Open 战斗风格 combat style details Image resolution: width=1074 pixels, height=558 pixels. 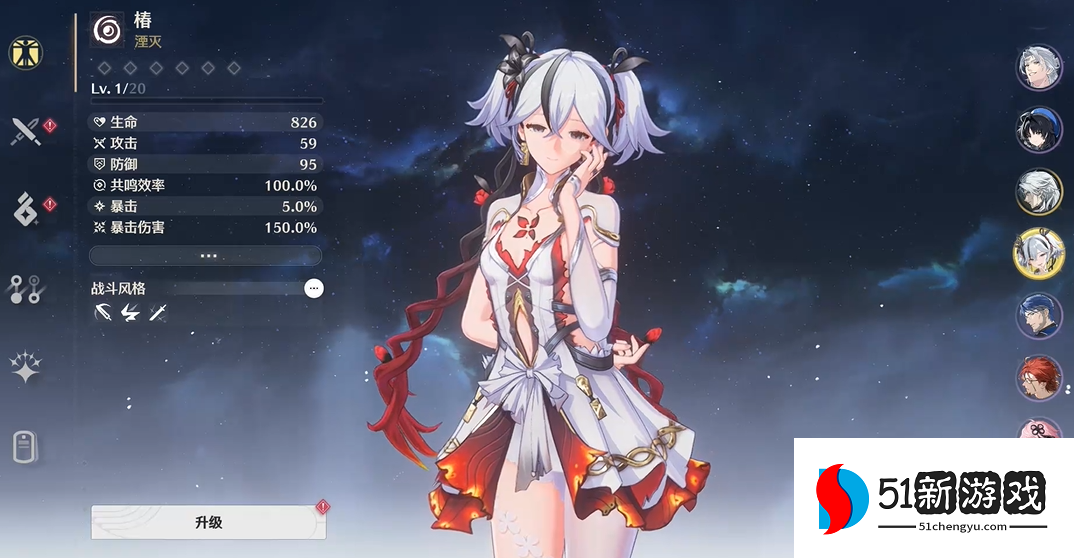click(x=314, y=288)
